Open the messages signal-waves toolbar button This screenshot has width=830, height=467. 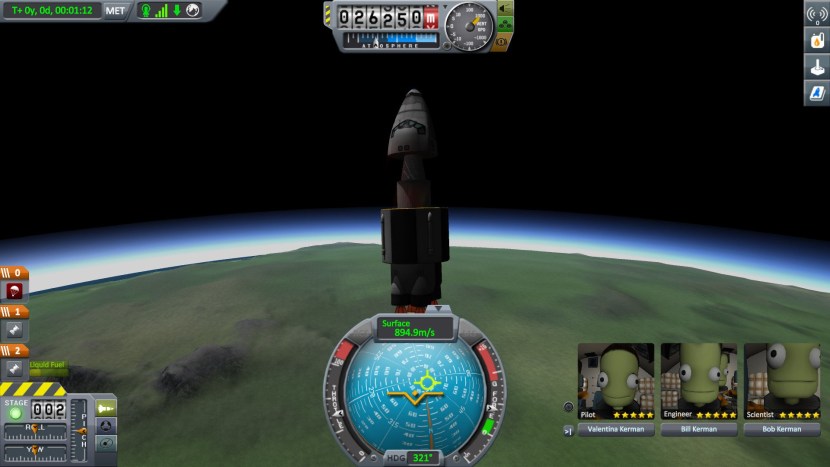(x=817, y=16)
